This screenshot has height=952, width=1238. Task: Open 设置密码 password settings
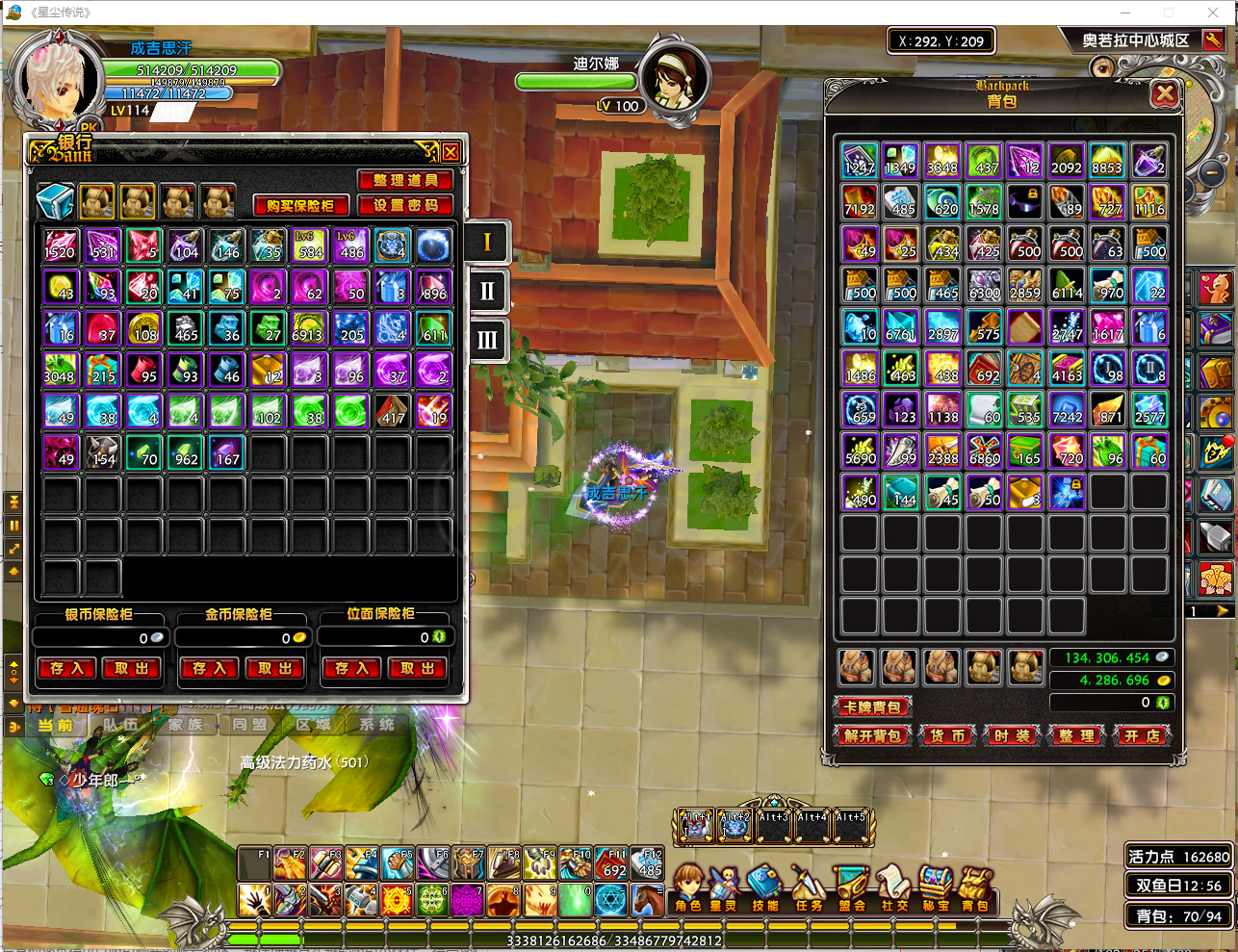tap(405, 205)
